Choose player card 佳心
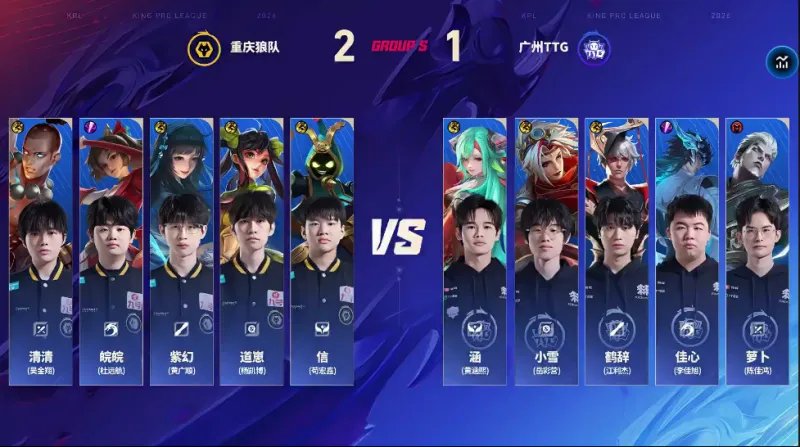 (686, 250)
